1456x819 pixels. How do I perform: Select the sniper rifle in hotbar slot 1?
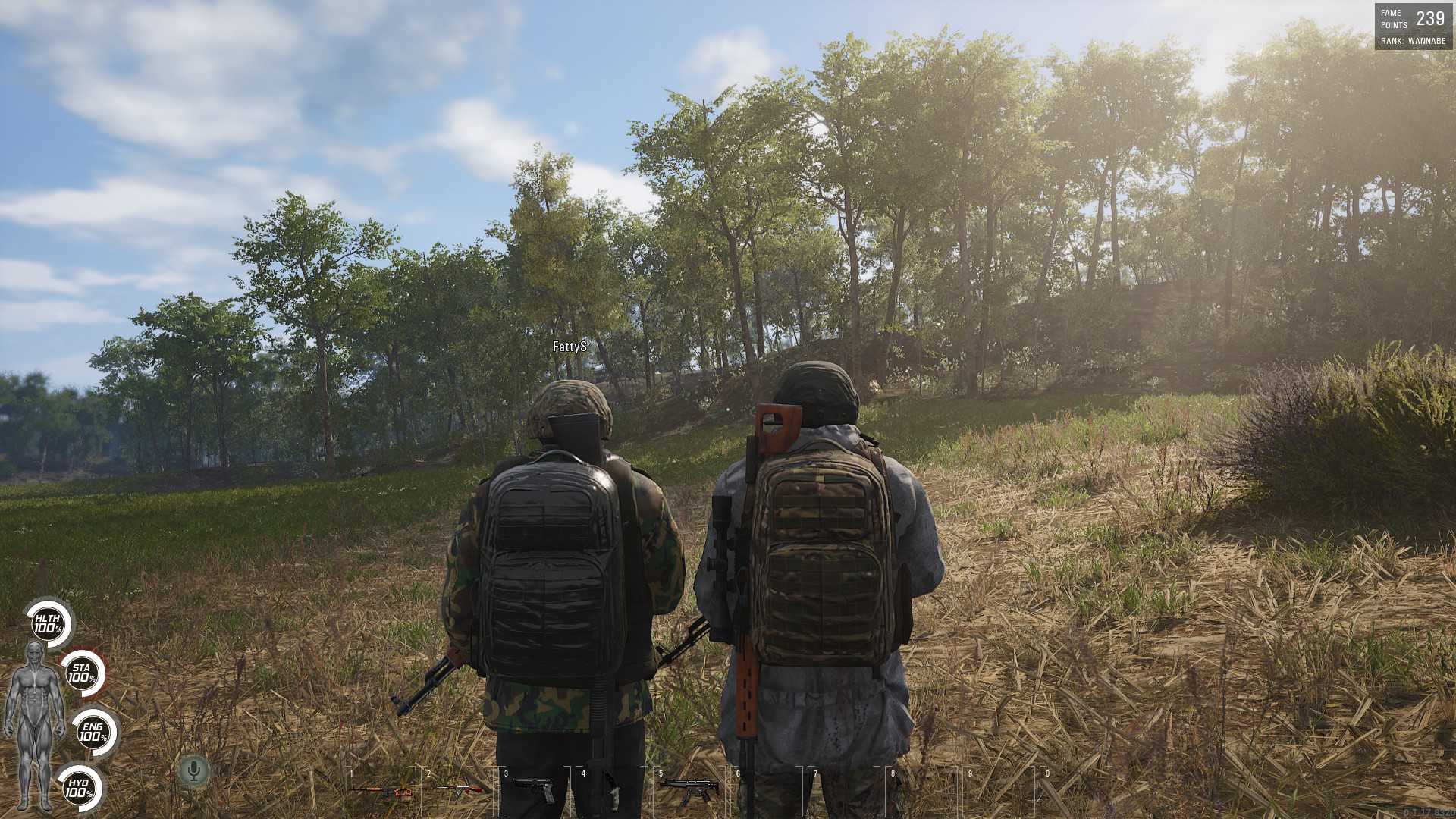[x=381, y=792]
